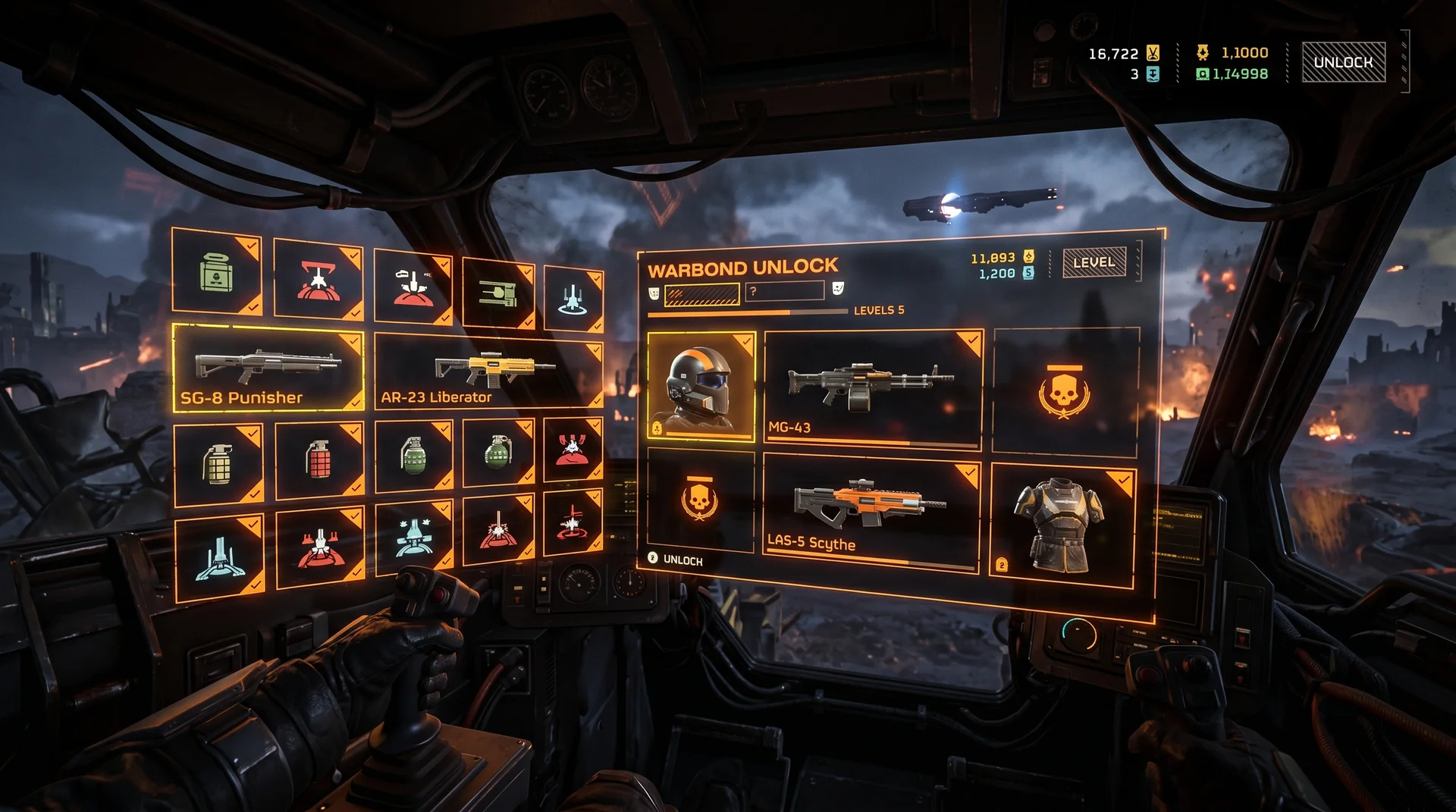Click the question mark search field in warbond panel
Screen dimensions: 1456x812
(x=785, y=291)
